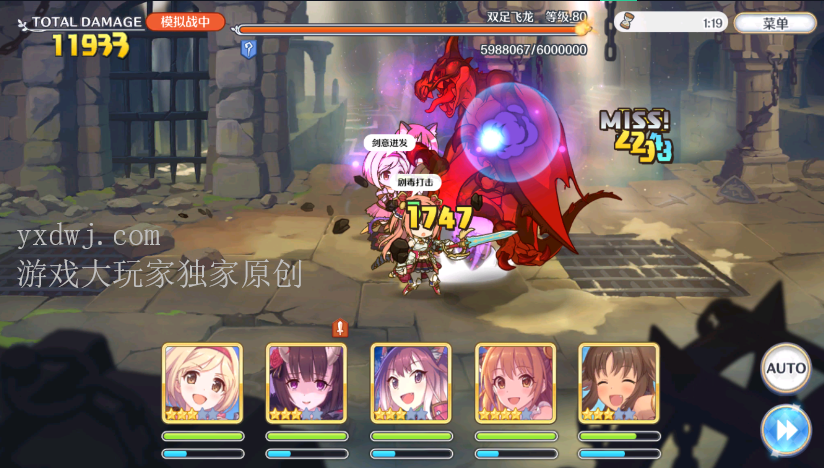Activate the blue fast-forward speed button
The height and width of the screenshot is (468, 824).
pyautogui.click(x=785, y=431)
